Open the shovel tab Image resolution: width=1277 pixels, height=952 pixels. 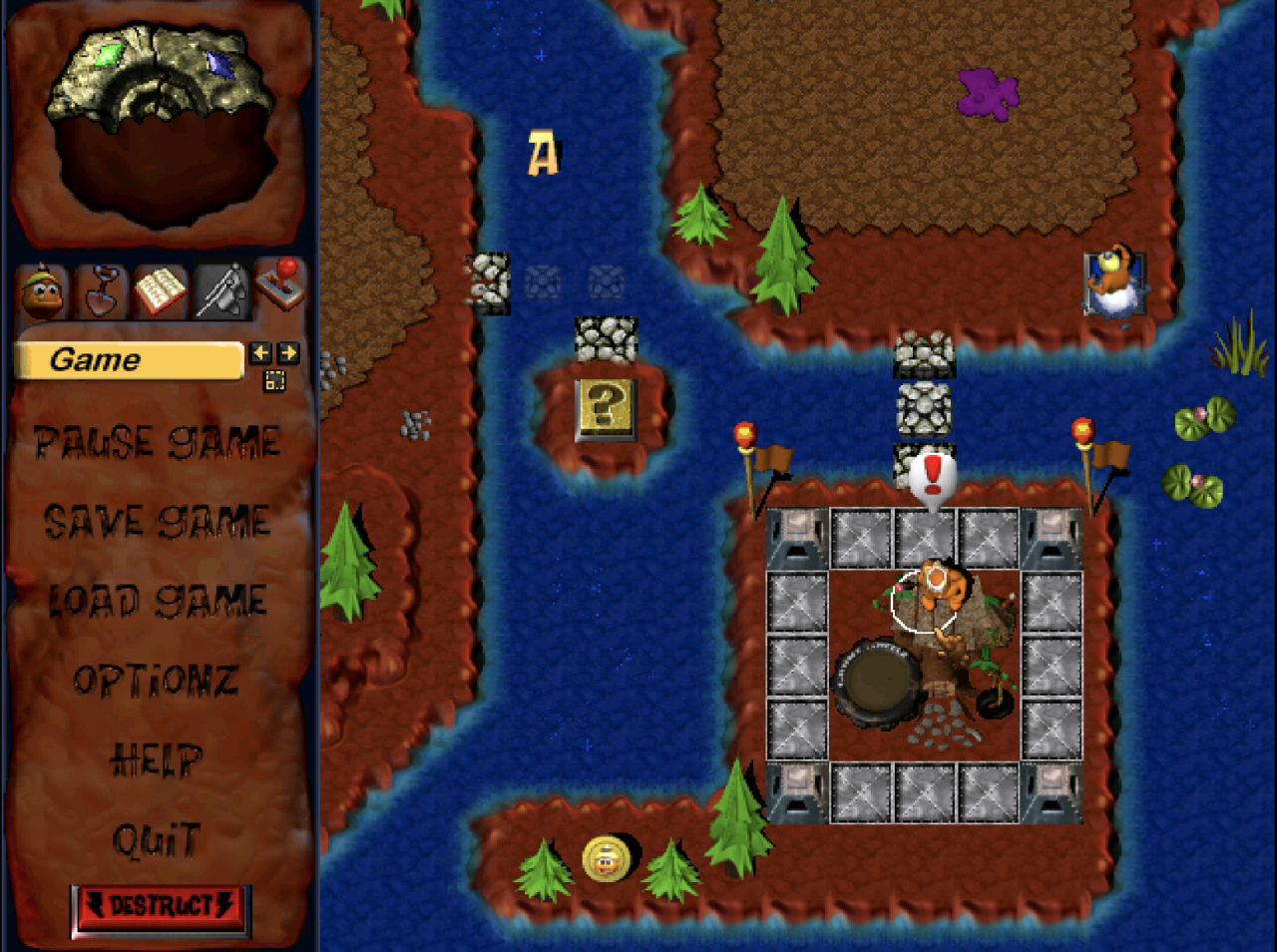tap(101, 291)
